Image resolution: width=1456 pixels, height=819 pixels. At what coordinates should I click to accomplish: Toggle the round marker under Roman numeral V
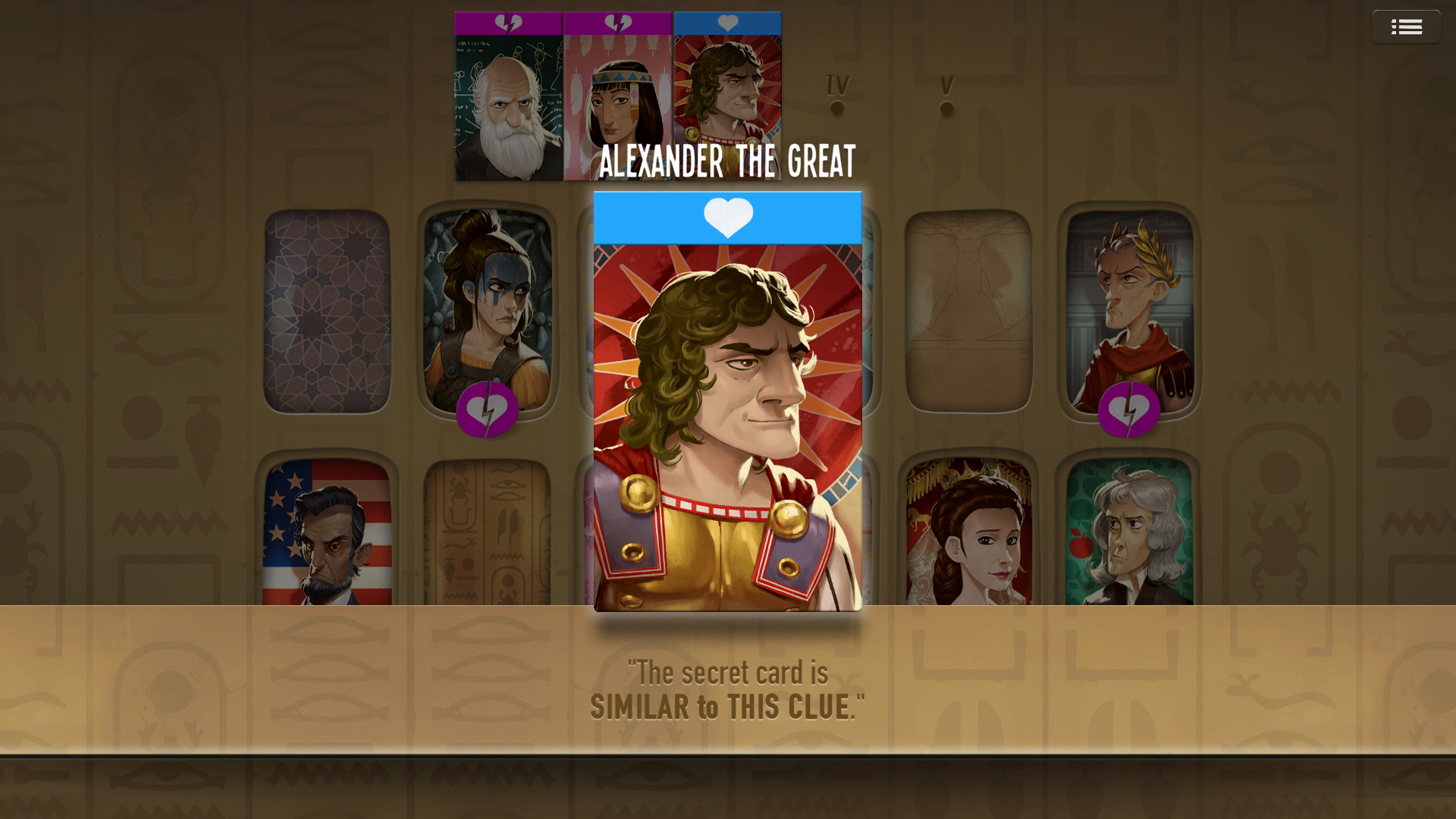click(x=945, y=108)
